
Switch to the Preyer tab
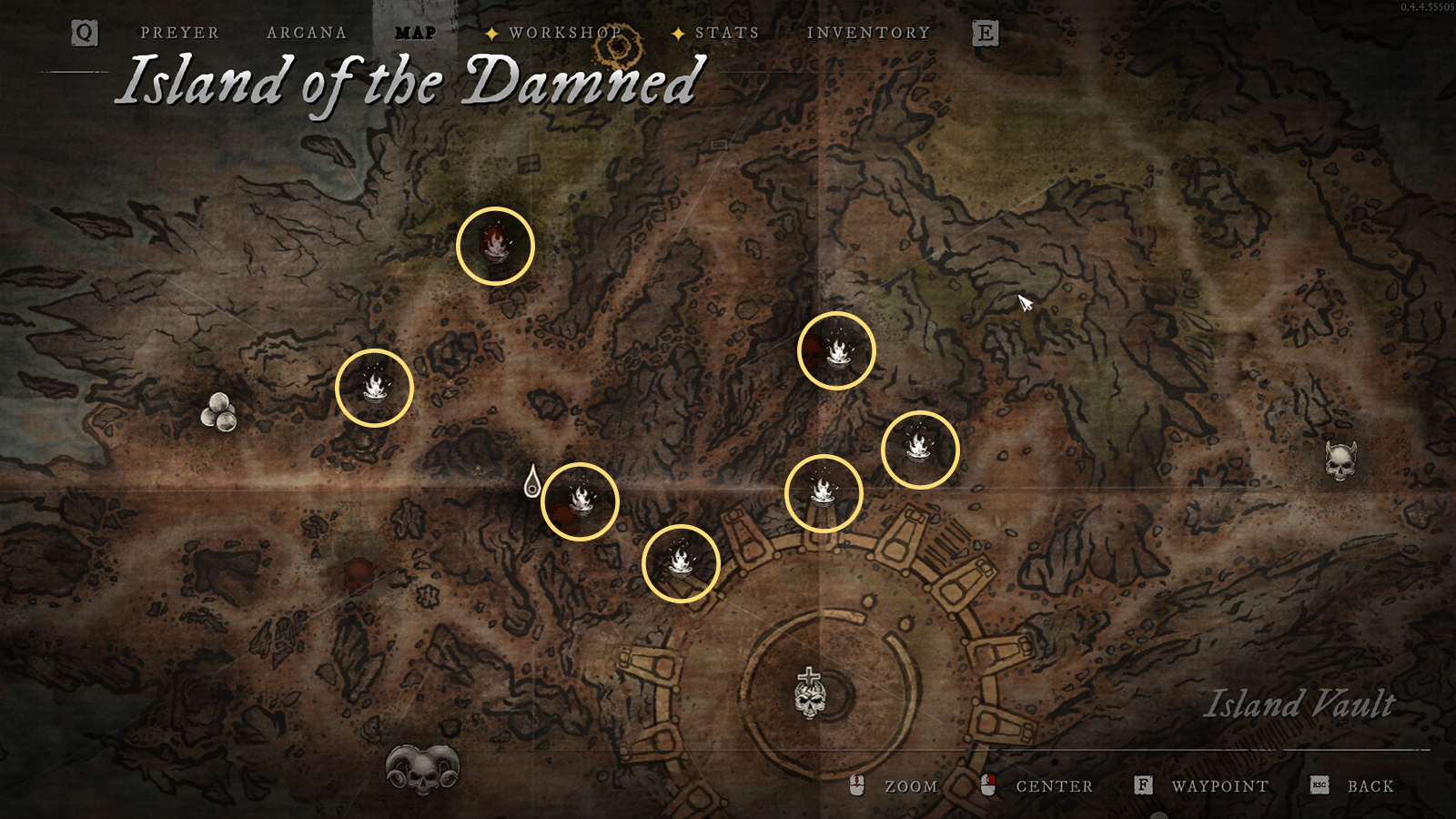coord(179,33)
